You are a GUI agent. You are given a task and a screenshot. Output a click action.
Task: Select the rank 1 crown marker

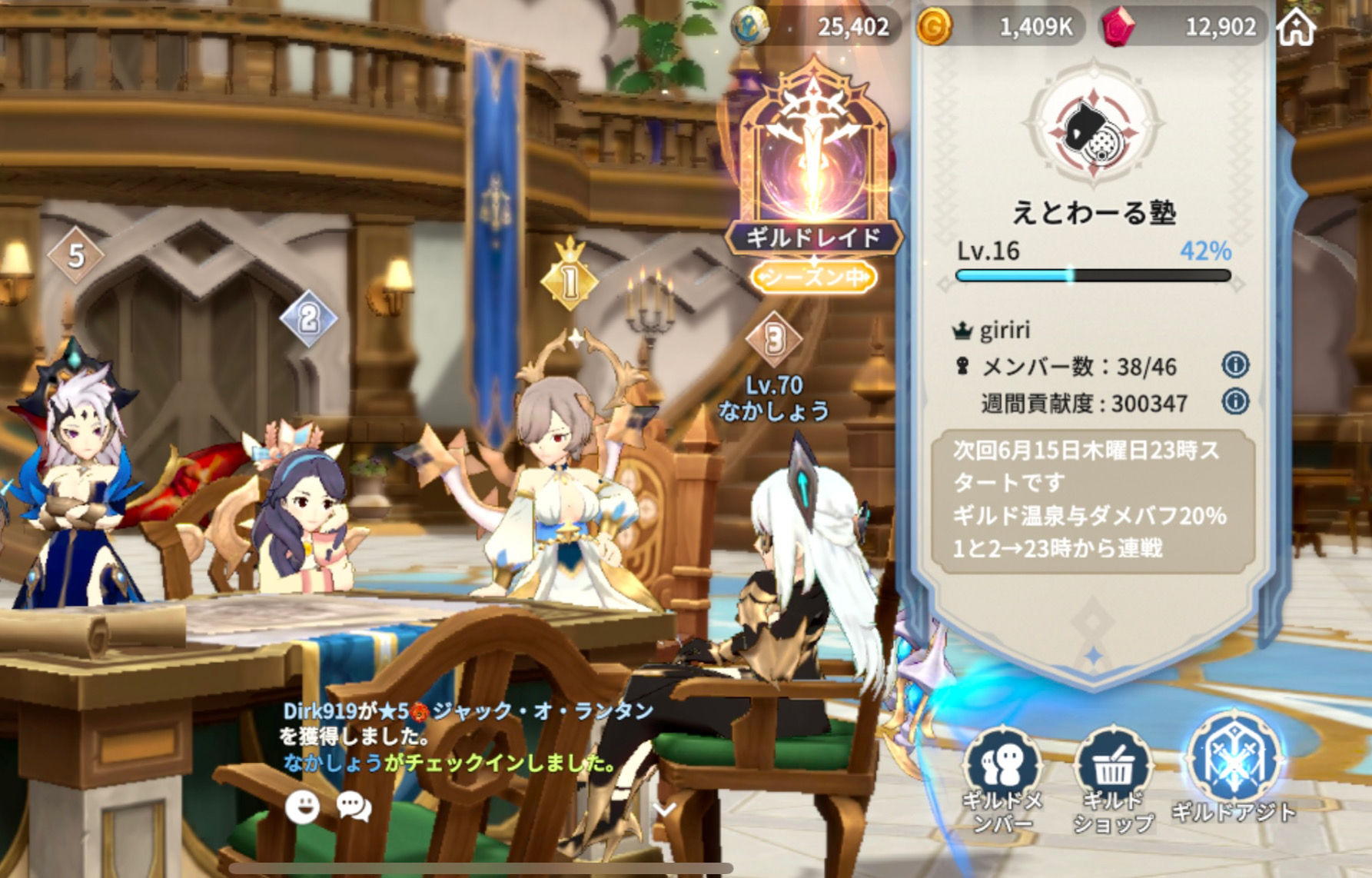(x=570, y=279)
